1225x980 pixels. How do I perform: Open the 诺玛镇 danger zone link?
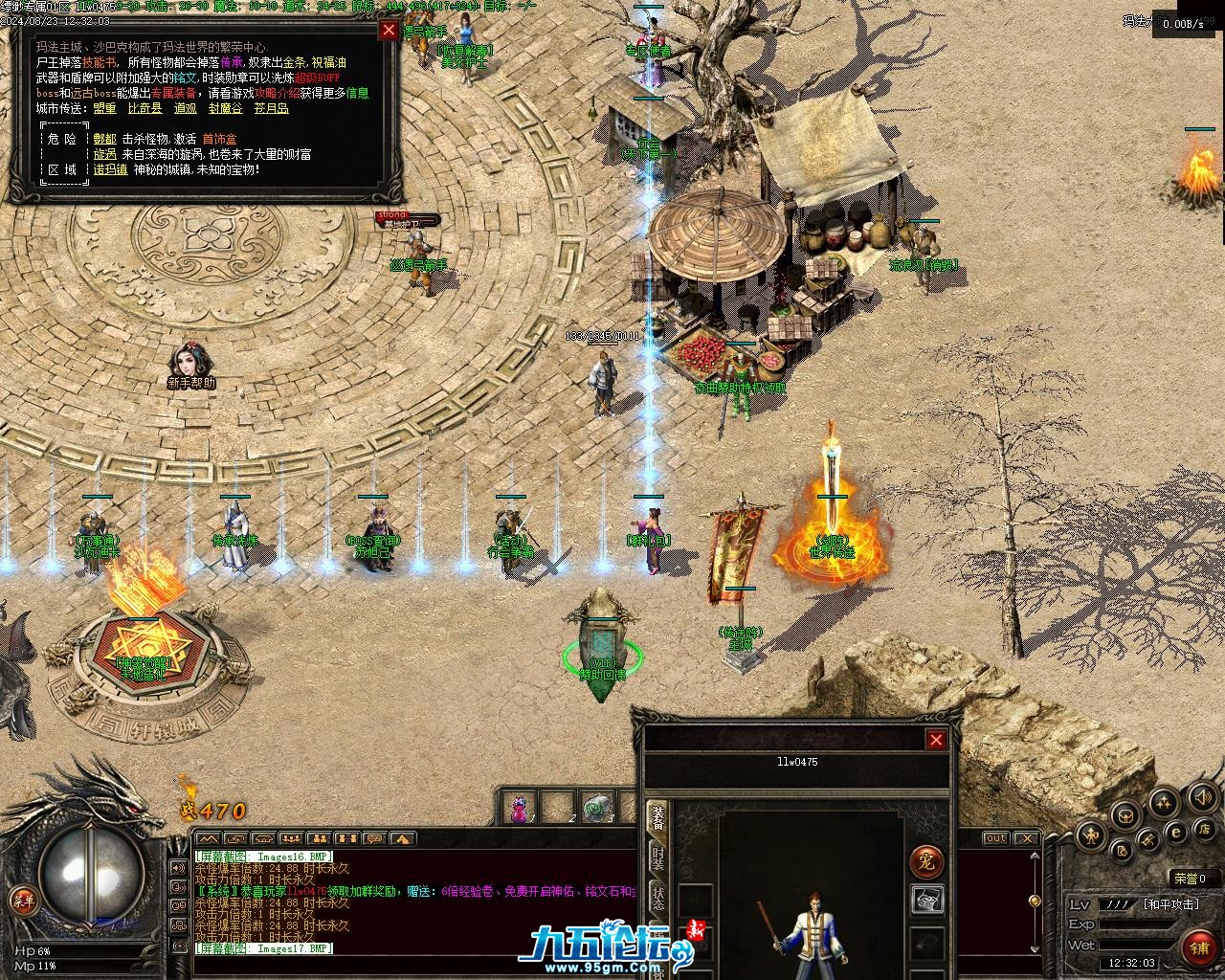(x=110, y=169)
